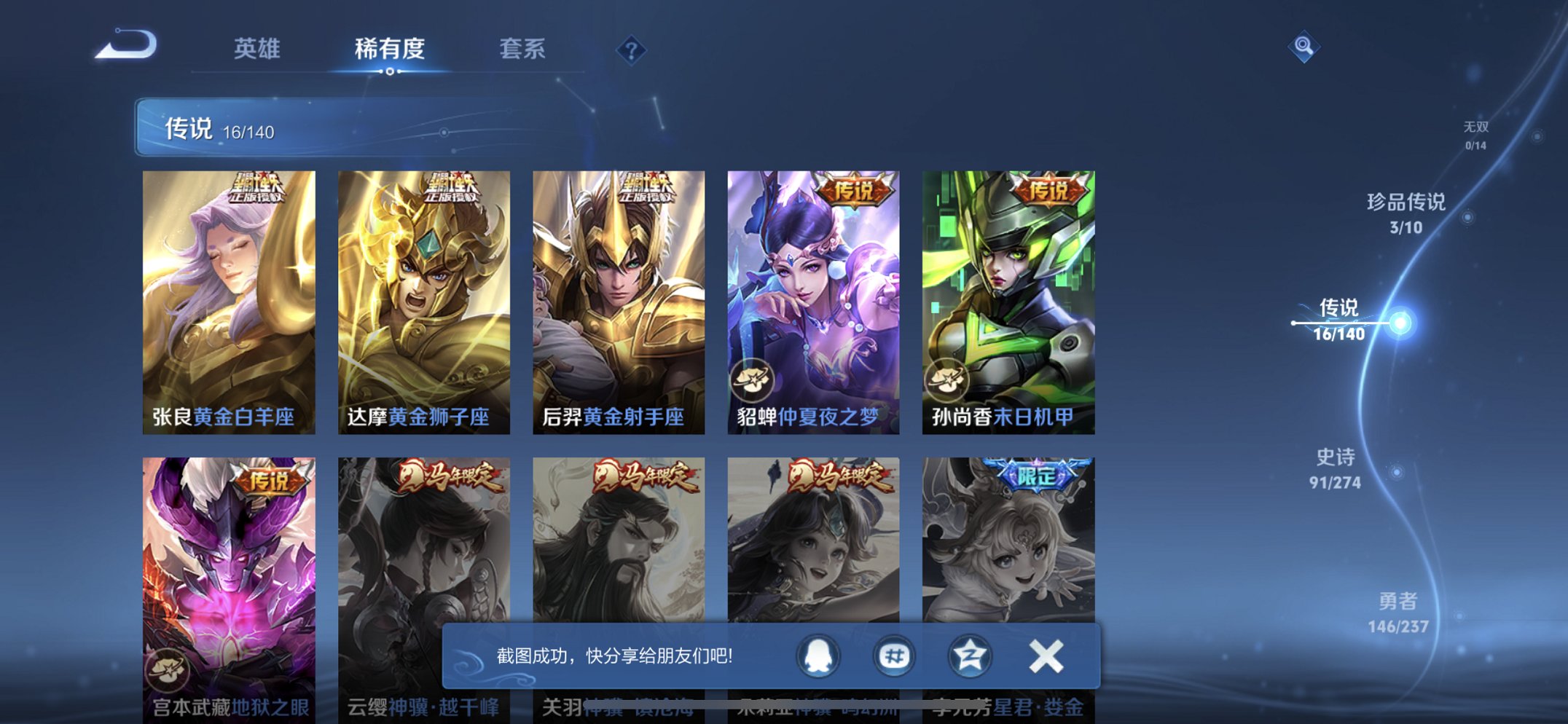Switch to the 套系 tab

pyautogui.click(x=522, y=49)
